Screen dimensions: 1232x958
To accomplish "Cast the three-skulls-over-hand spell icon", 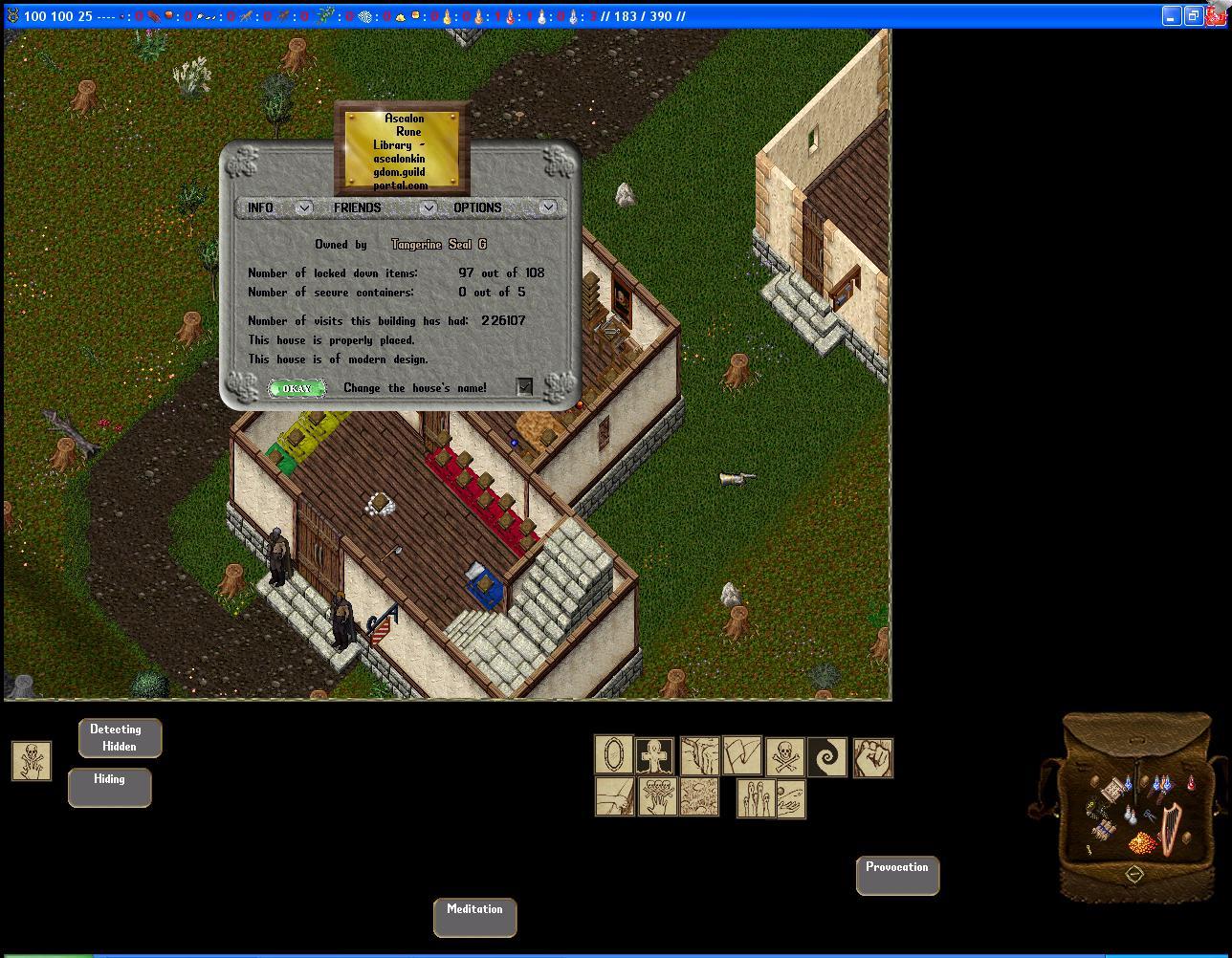I will pyautogui.click(x=657, y=796).
